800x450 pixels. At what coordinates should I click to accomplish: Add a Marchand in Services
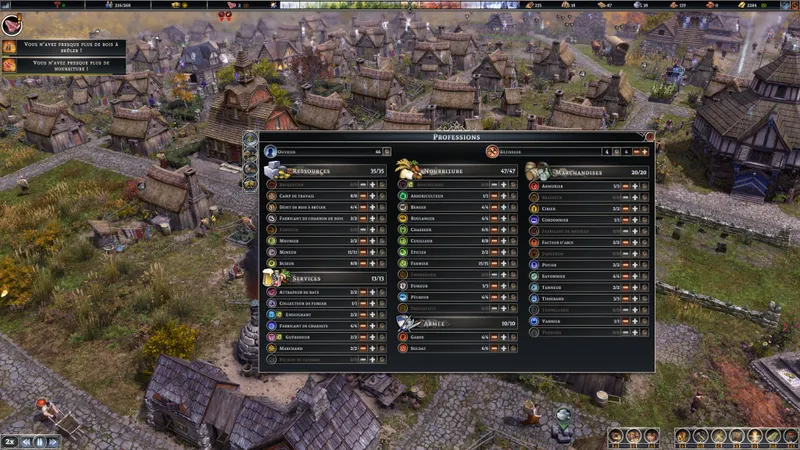[372, 347]
